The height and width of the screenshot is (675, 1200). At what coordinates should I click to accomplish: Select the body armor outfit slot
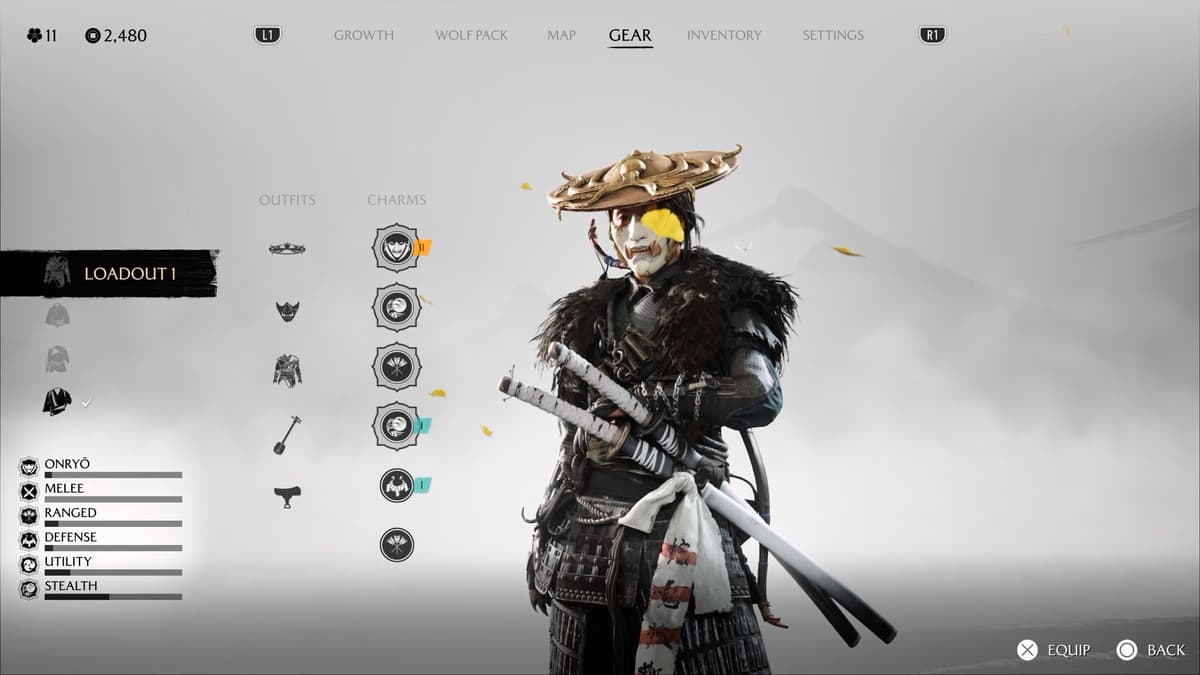pos(287,371)
